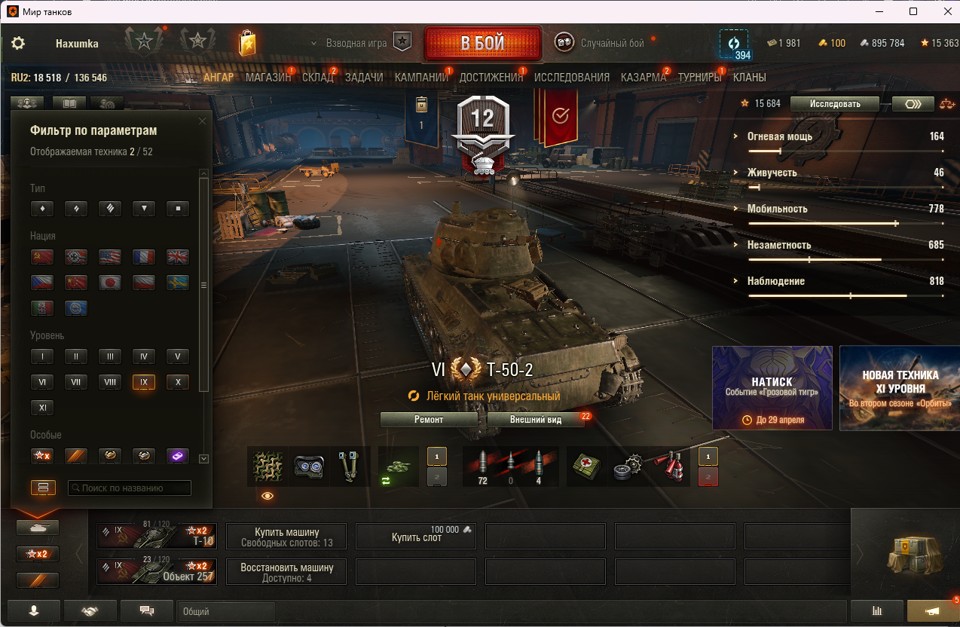Open the НАТИСК event banner
This screenshot has height=627, width=960.
(x=772, y=388)
